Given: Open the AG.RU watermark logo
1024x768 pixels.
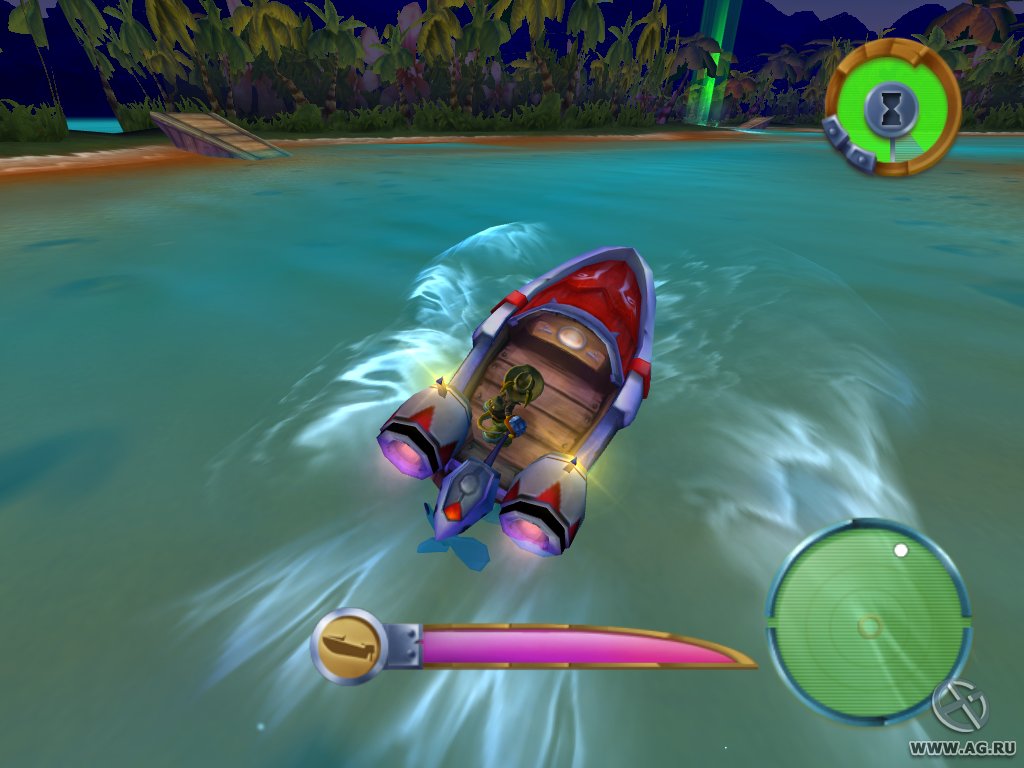Looking at the screenshot, I should 959,707.
